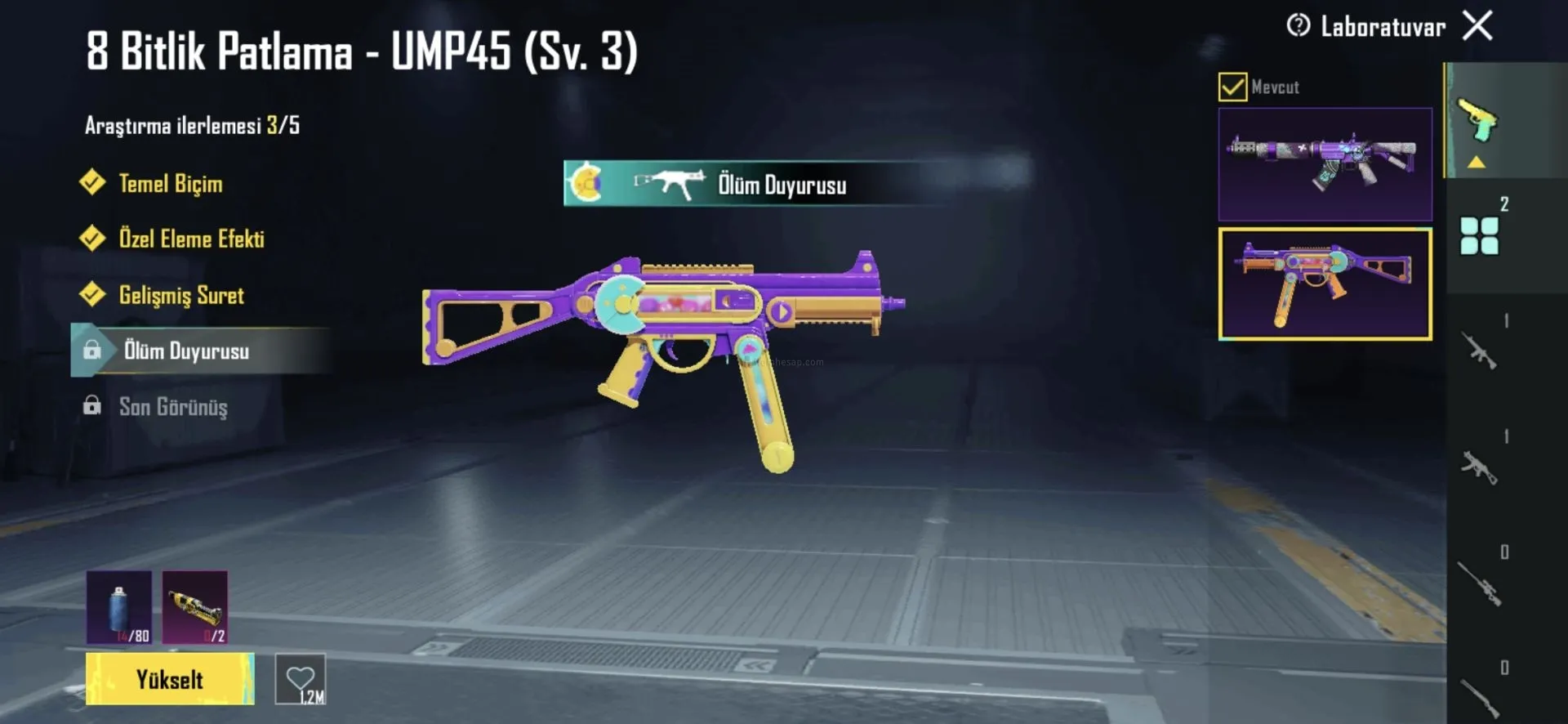Select the locked Son Görünüş stage
Image resolution: width=1568 pixels, height=724 pixels.
click(172, 407)
